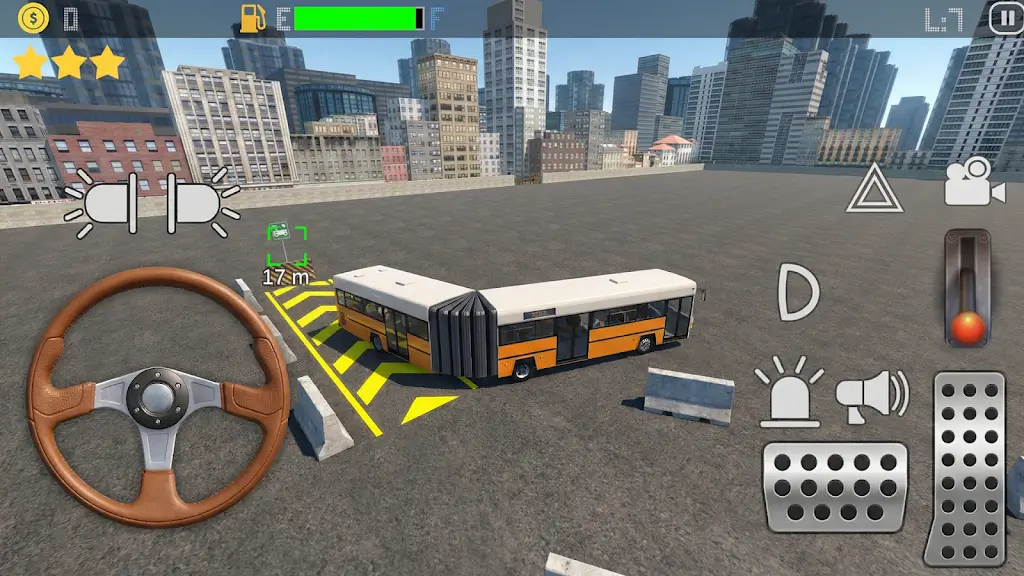Viewport: 1024px width, 576px height.
Task: Step on the brake pedal
Action: tap(835, 487)
